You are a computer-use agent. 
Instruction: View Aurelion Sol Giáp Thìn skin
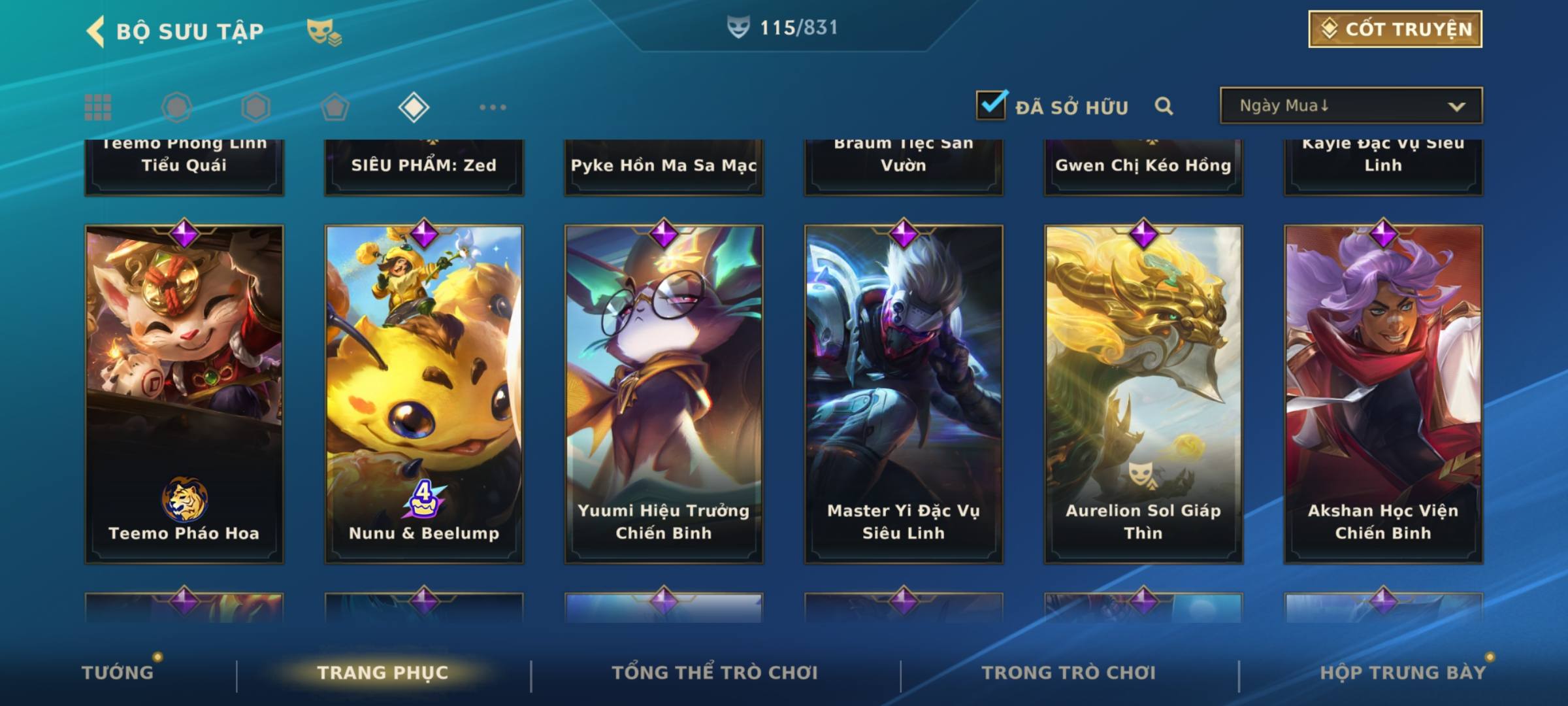pyautogui.click(x=1143, y=394)
